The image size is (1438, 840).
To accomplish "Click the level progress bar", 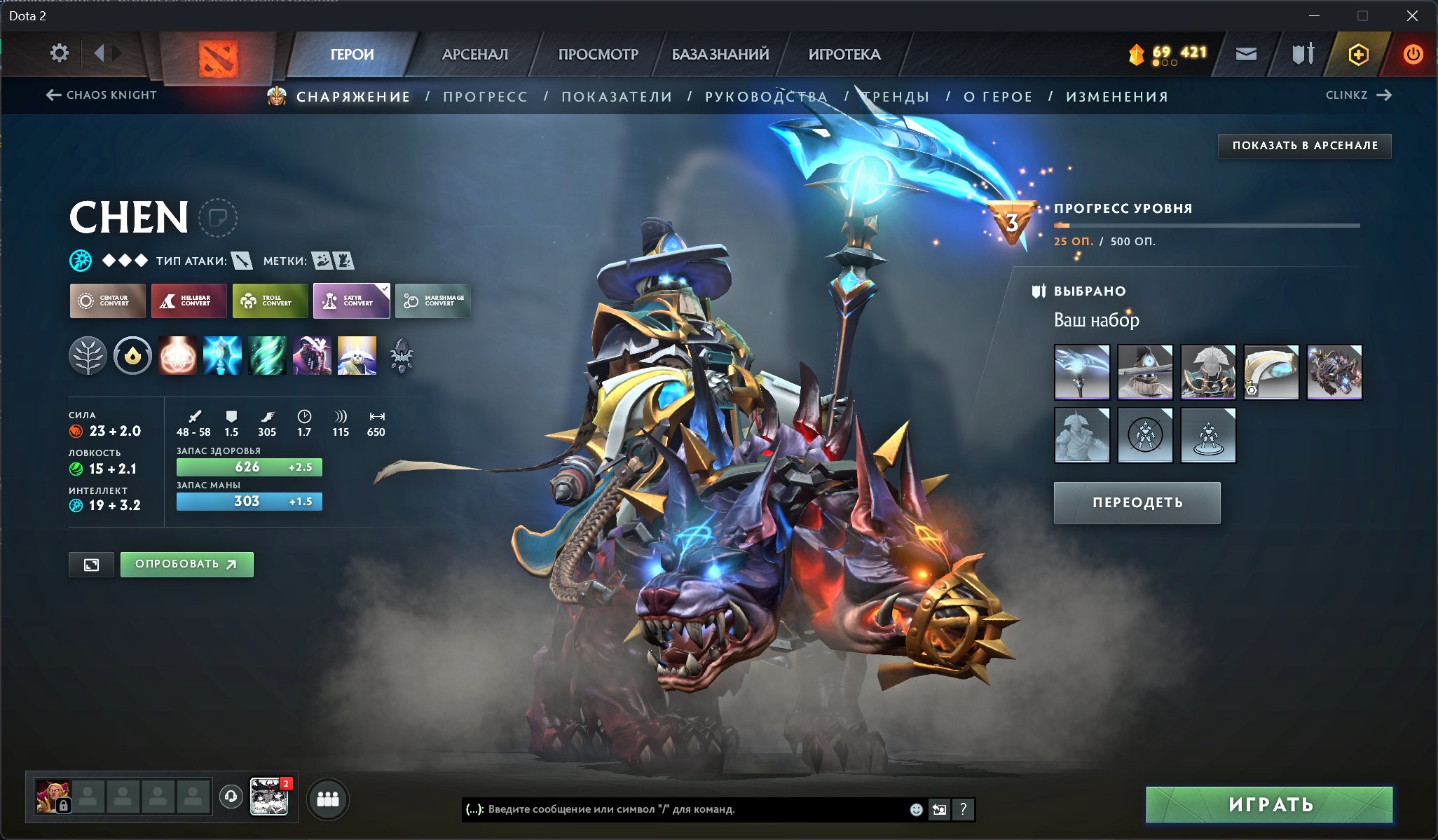I will [x=1205, y=224].
